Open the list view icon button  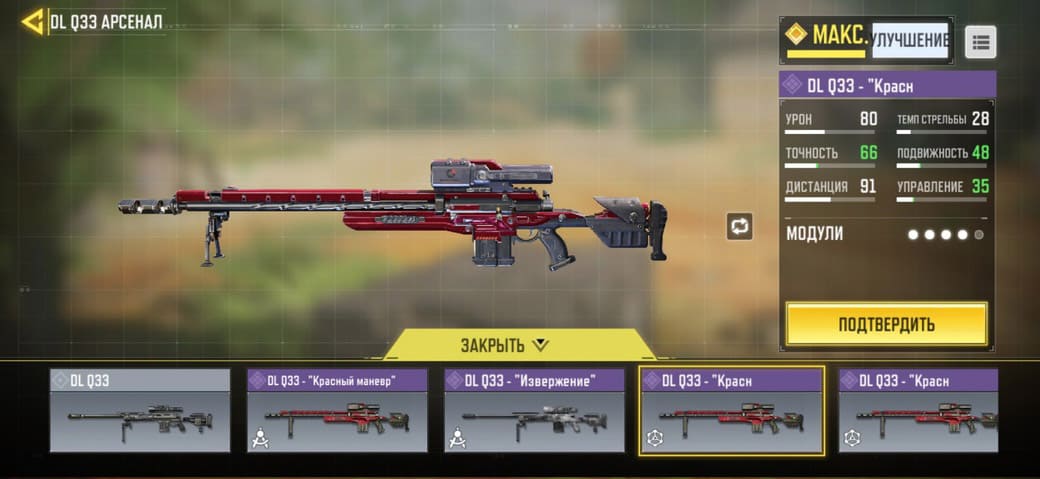(980, 42)
